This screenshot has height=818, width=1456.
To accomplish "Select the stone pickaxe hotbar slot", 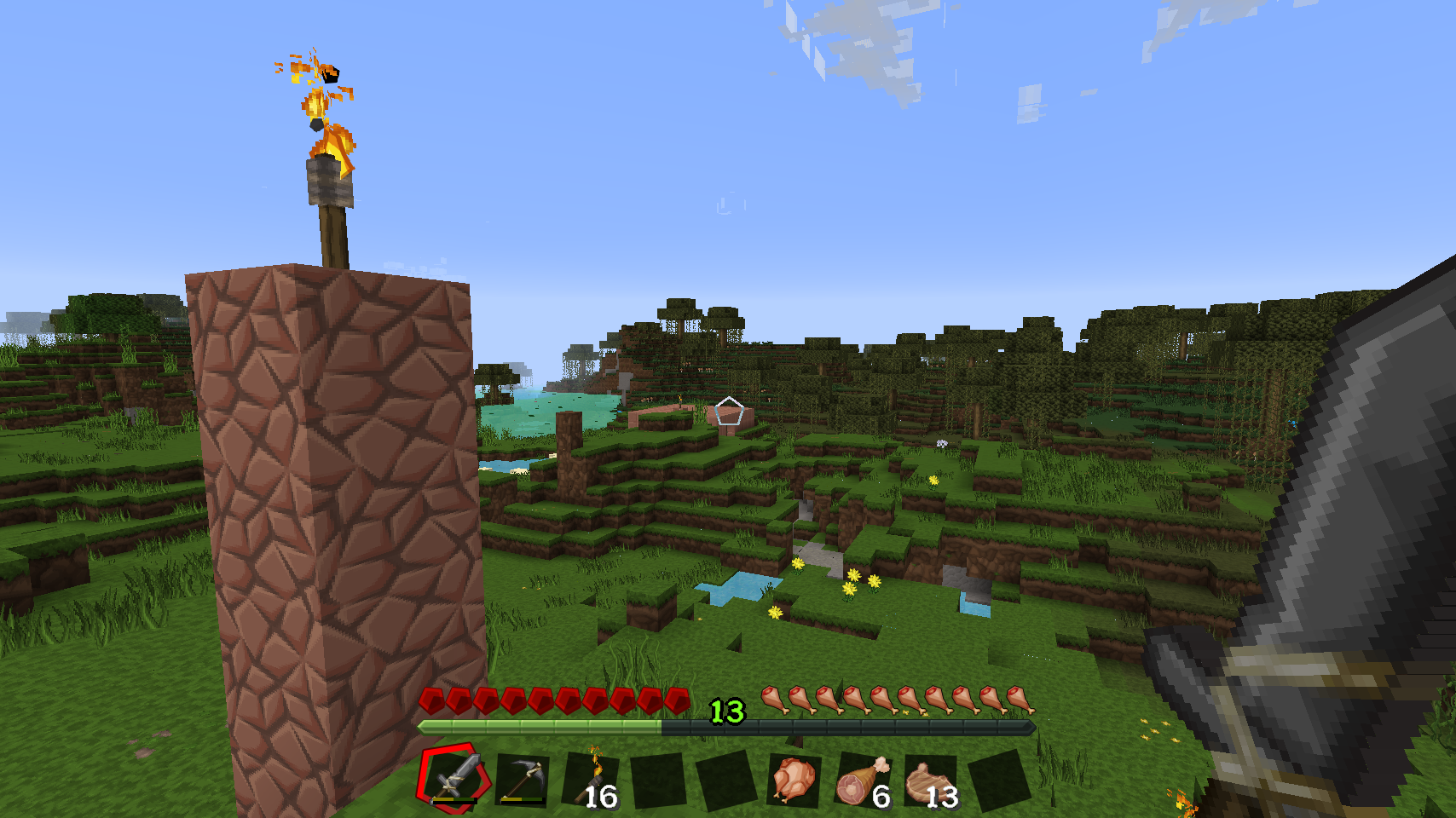I will click(x=522, y=780).
